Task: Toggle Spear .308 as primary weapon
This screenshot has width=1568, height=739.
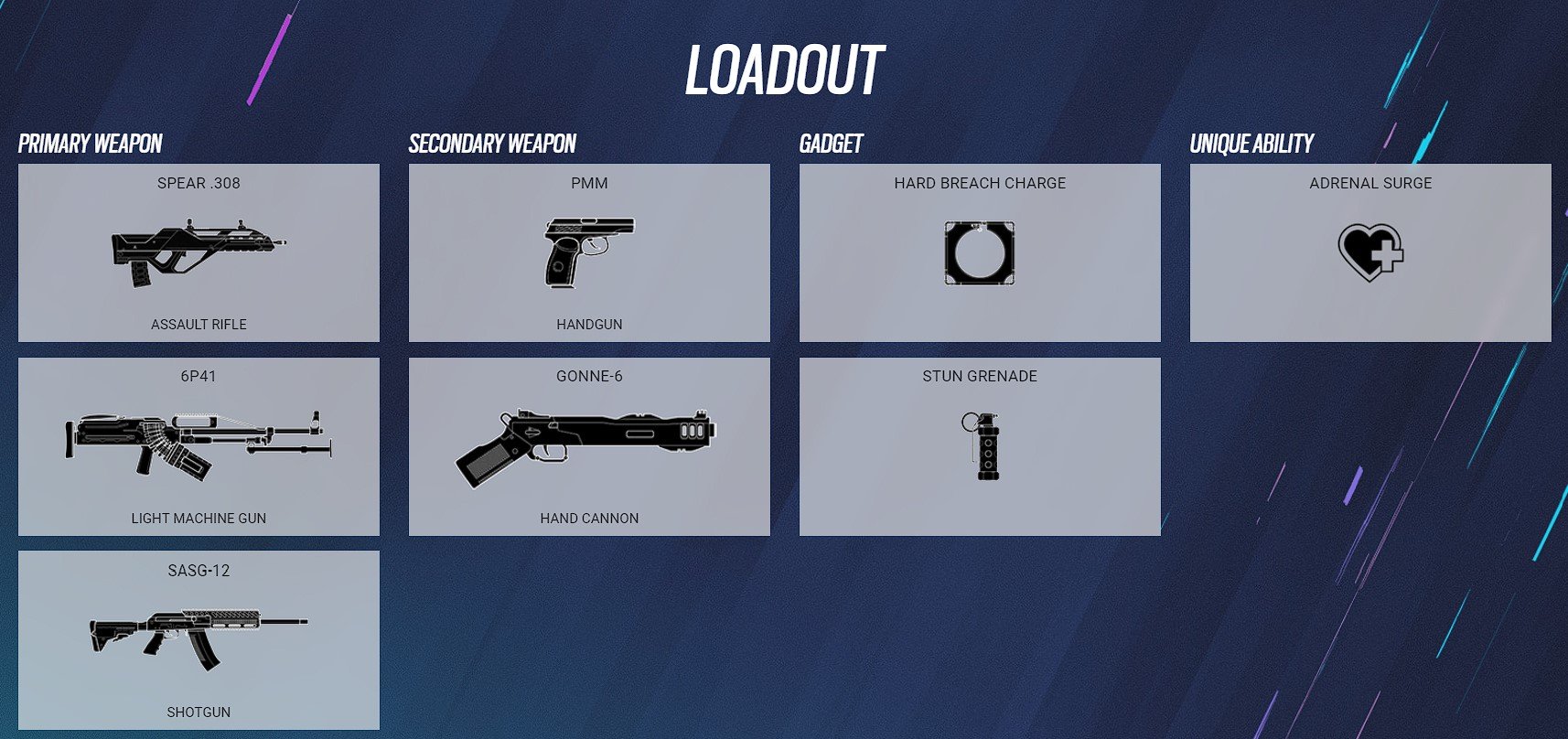Action: click(198, 252)
